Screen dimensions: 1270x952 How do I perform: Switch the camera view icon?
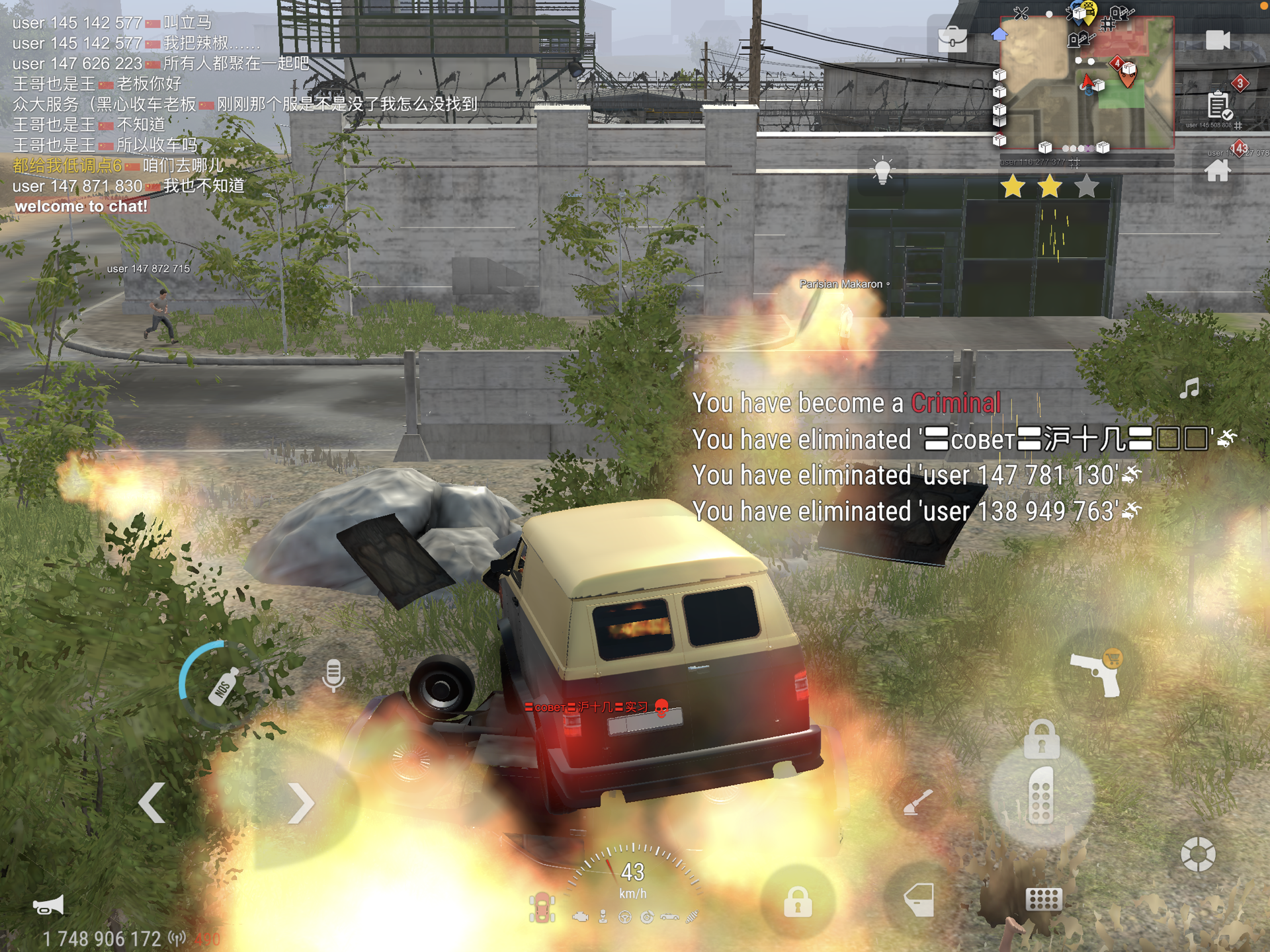[x=1217, y=40]
